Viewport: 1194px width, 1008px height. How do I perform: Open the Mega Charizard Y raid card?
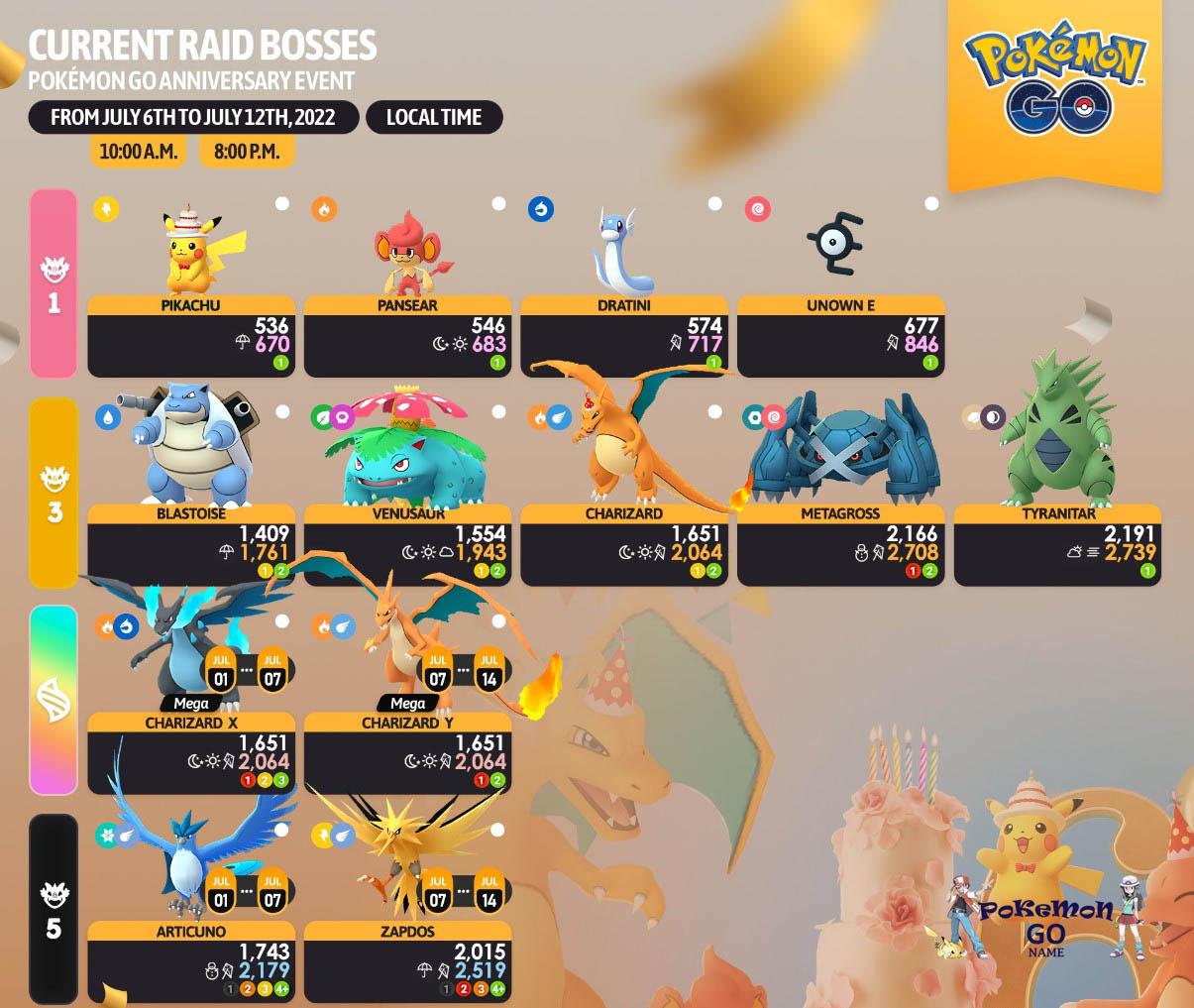pos(407,753)
